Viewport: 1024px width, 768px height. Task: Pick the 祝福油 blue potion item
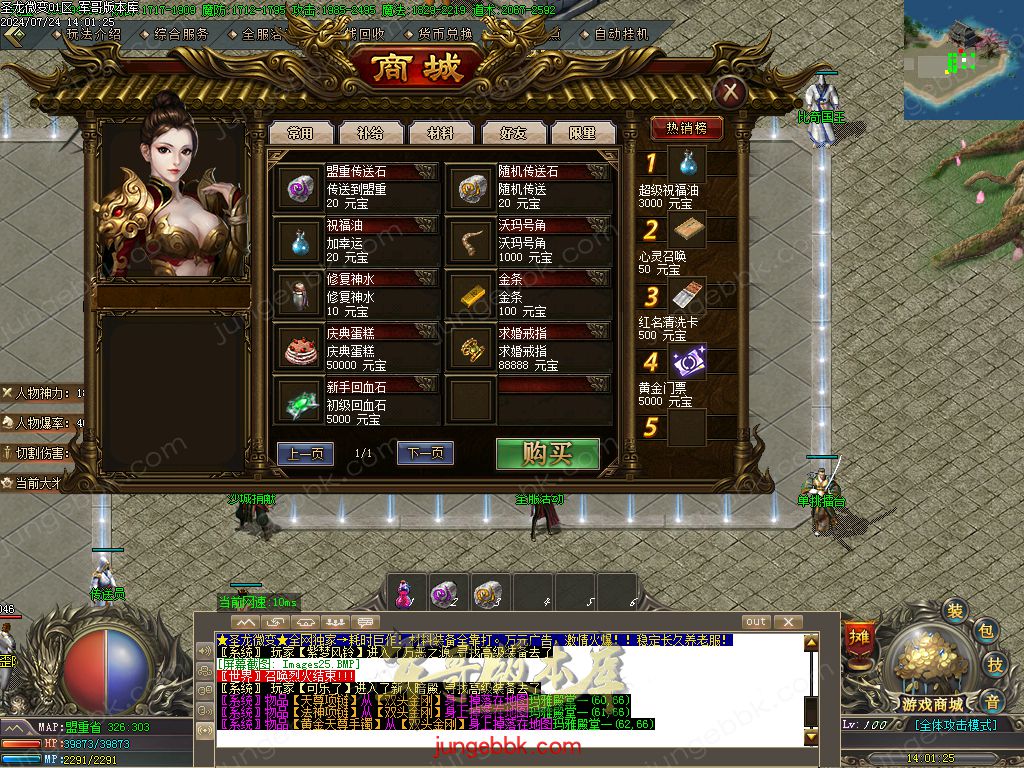click(297, 241)
